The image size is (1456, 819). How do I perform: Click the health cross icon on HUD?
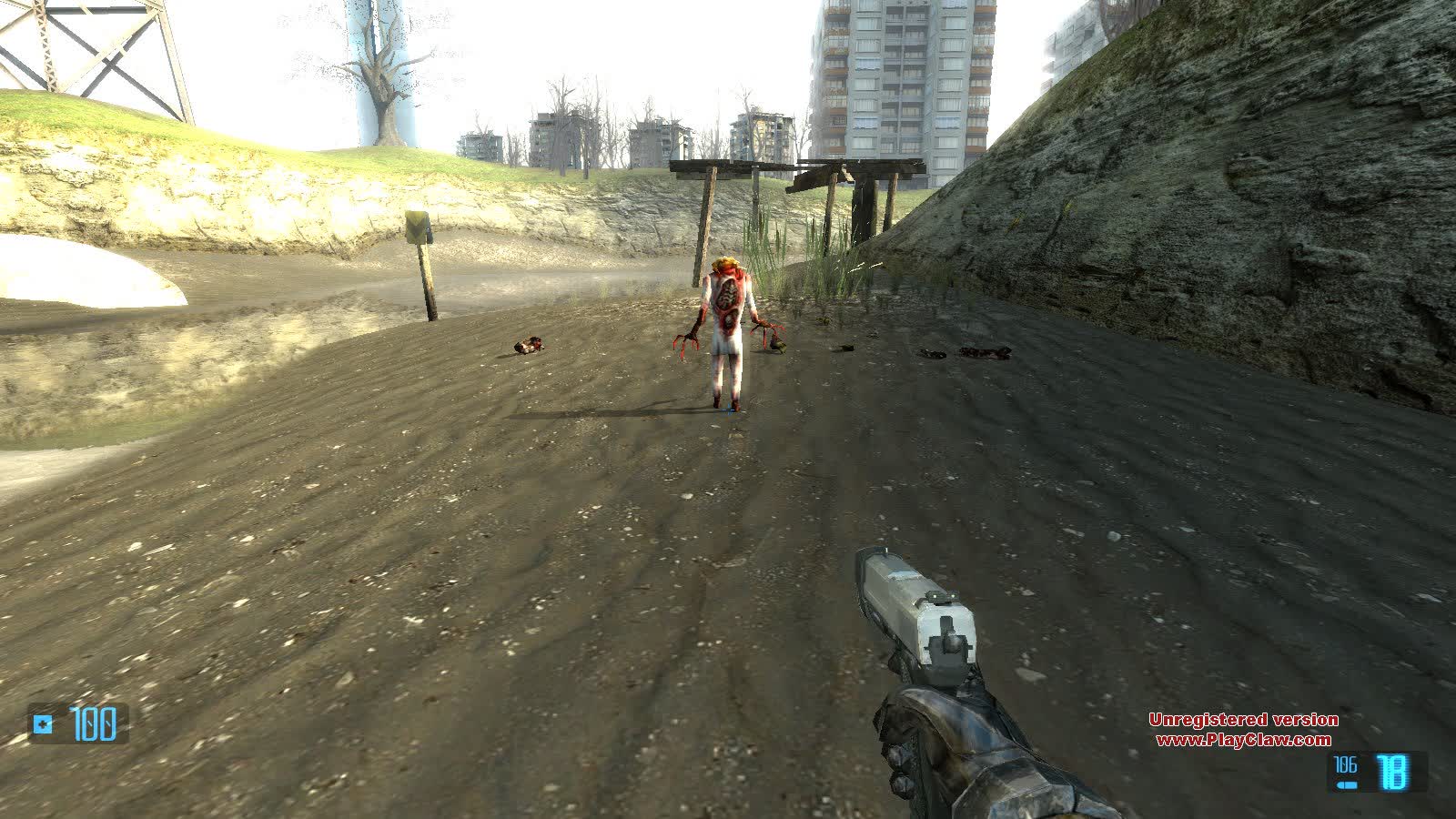tap(40, 725)
